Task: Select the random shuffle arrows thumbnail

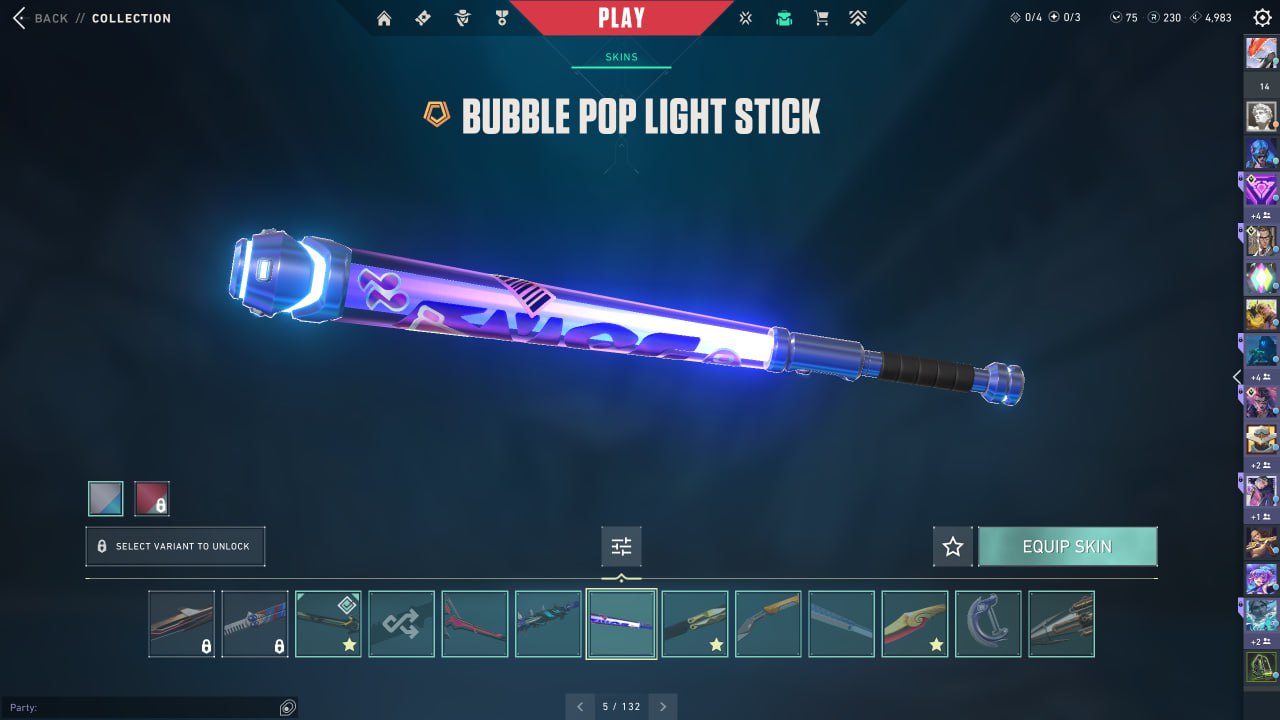Action: pos(402,624)
